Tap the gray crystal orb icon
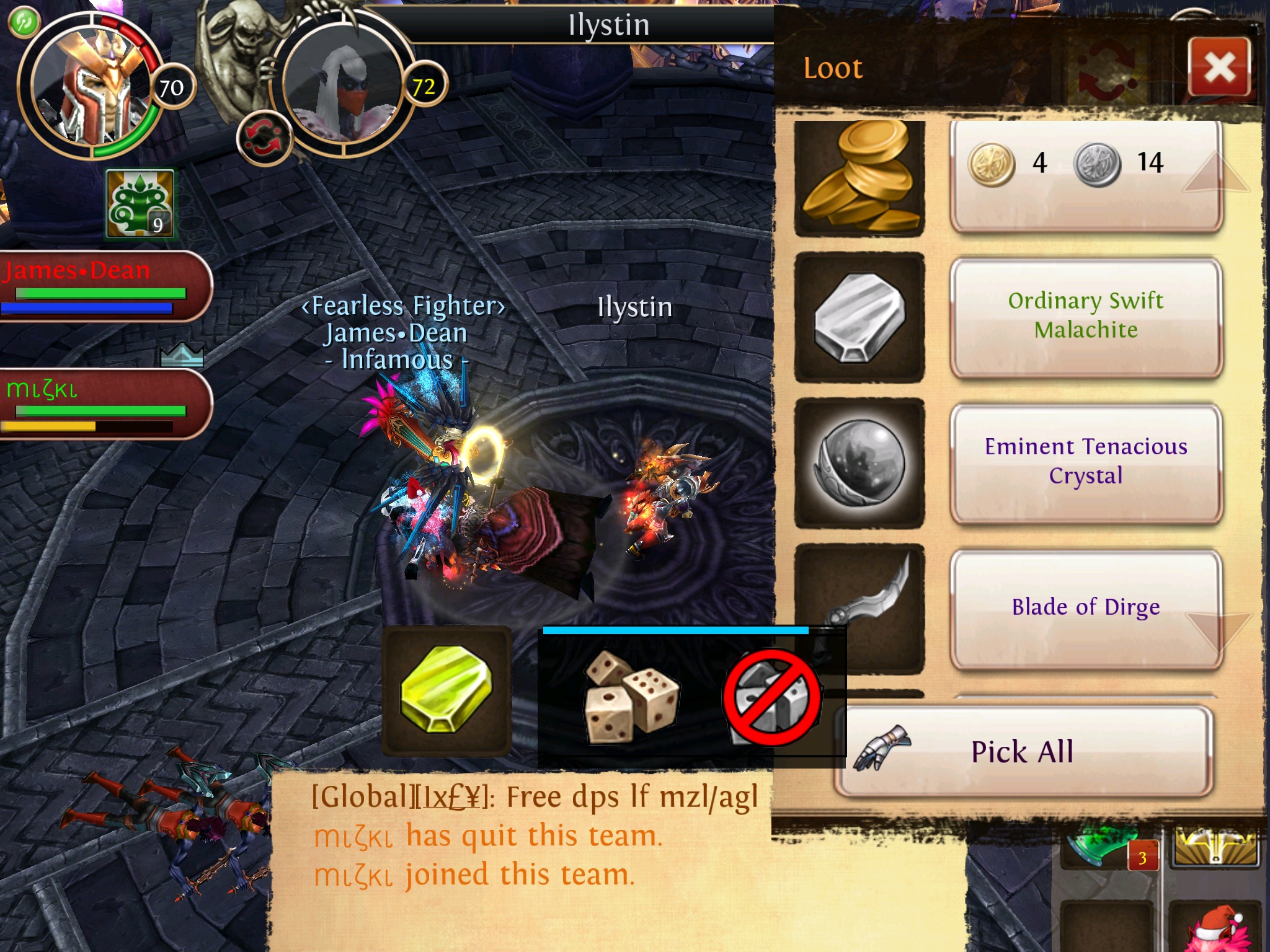This screenshot has height=952, width=1270. coord(859,462)
